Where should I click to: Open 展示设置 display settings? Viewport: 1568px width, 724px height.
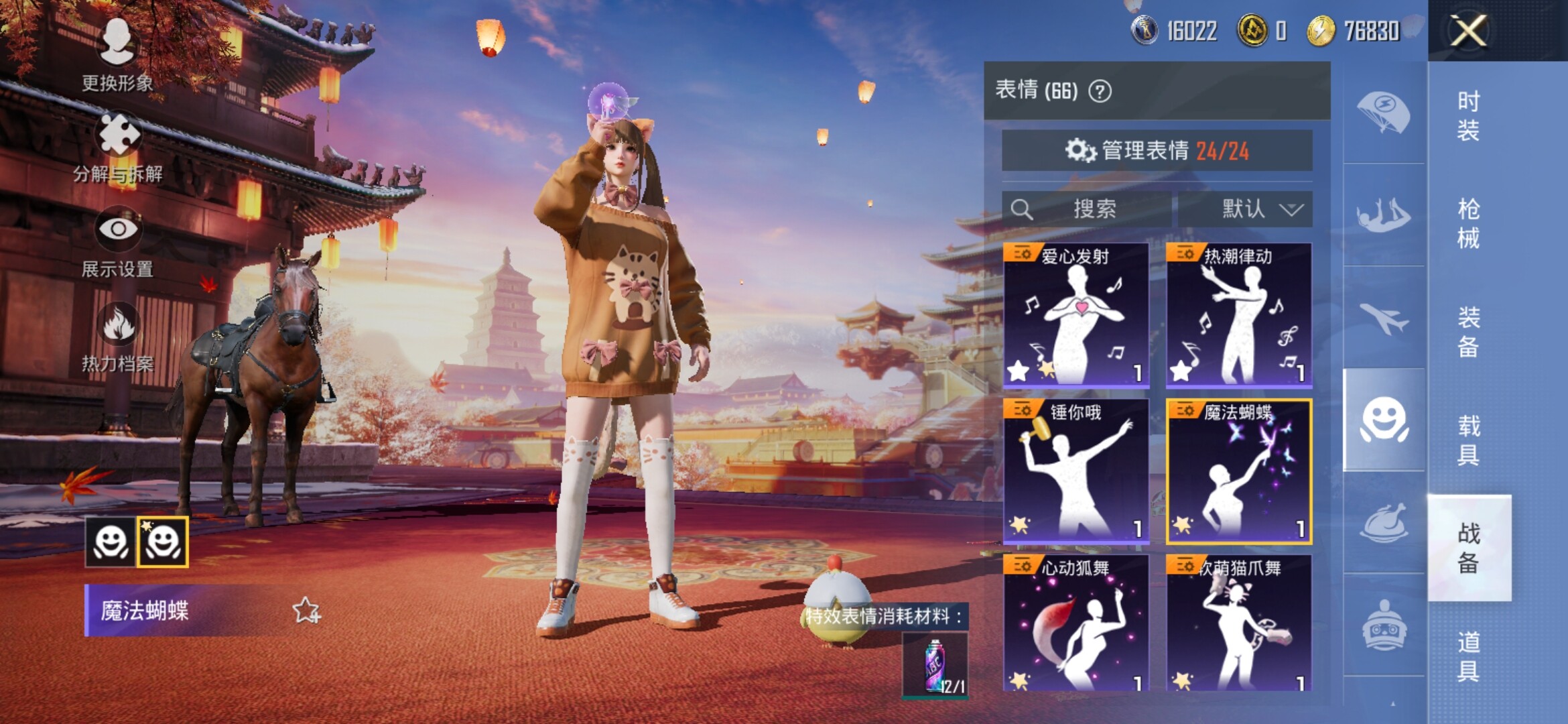[118, 241]
